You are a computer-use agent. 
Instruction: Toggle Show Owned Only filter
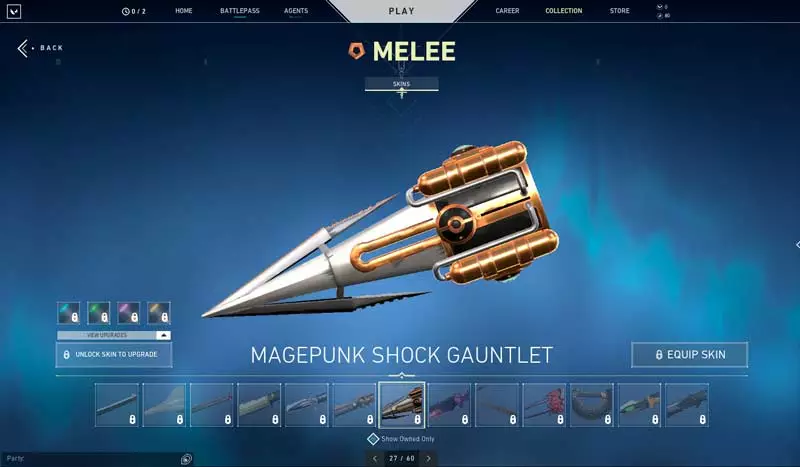coord(373,439)
